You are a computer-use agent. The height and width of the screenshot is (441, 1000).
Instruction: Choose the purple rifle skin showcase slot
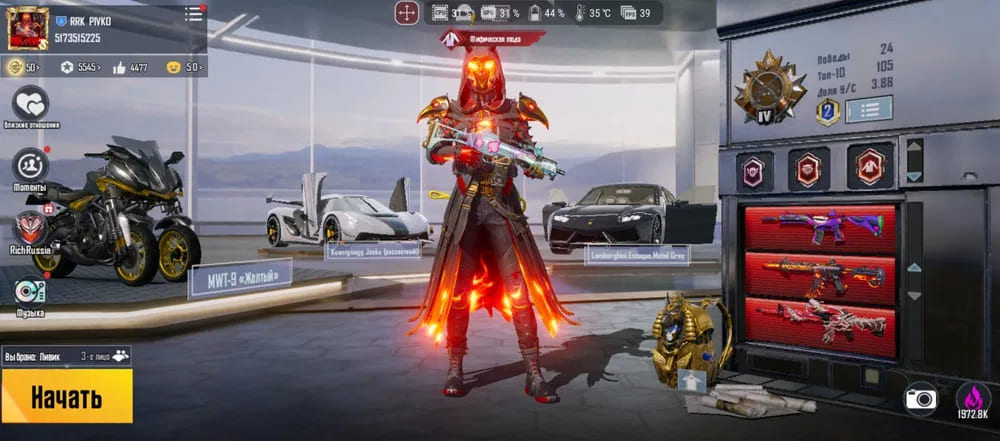coord(820,227)
